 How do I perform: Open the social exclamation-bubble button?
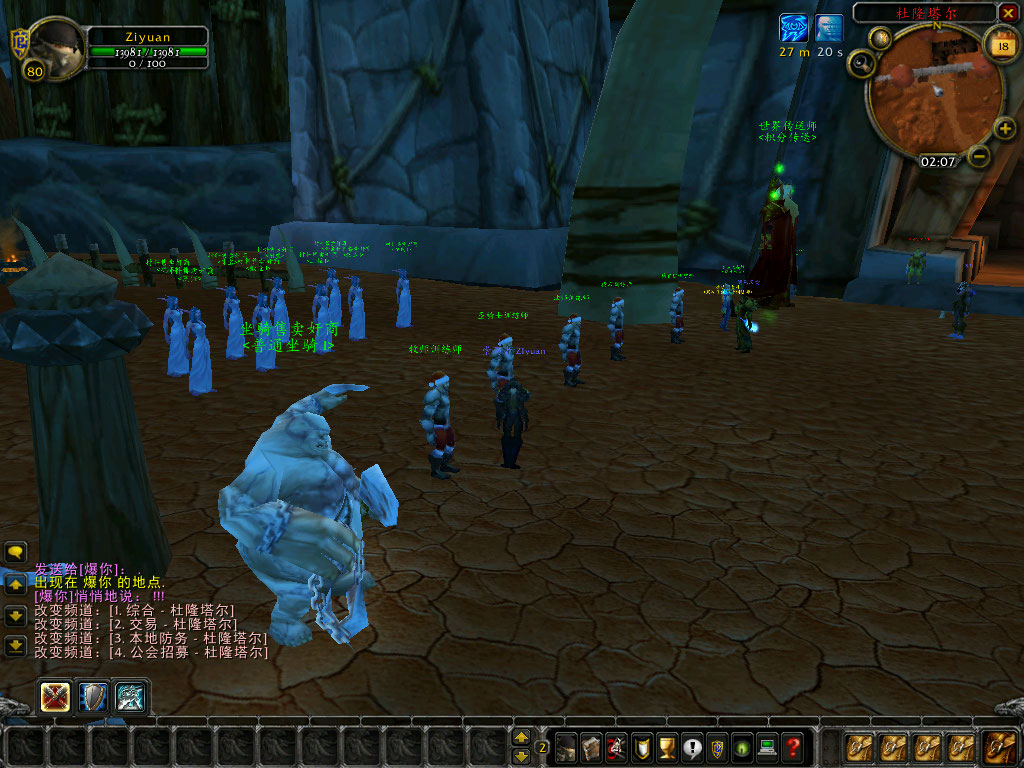[x=692, y=746]
